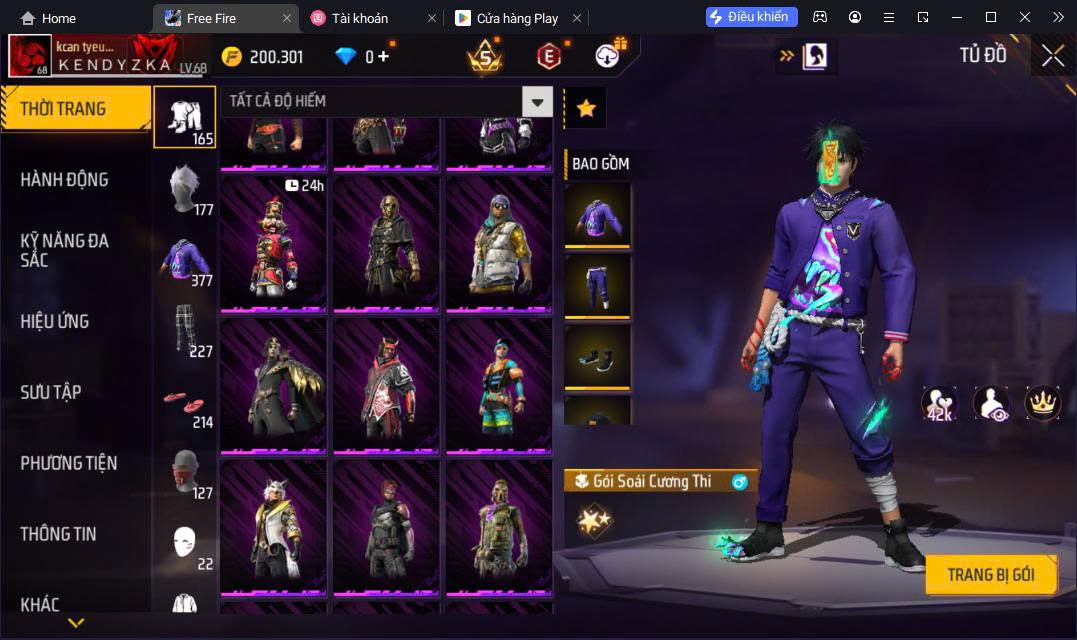Screen dimensions: 1077x640
Task: Show the THÔNG TIN section
Action: pos(58,534)
